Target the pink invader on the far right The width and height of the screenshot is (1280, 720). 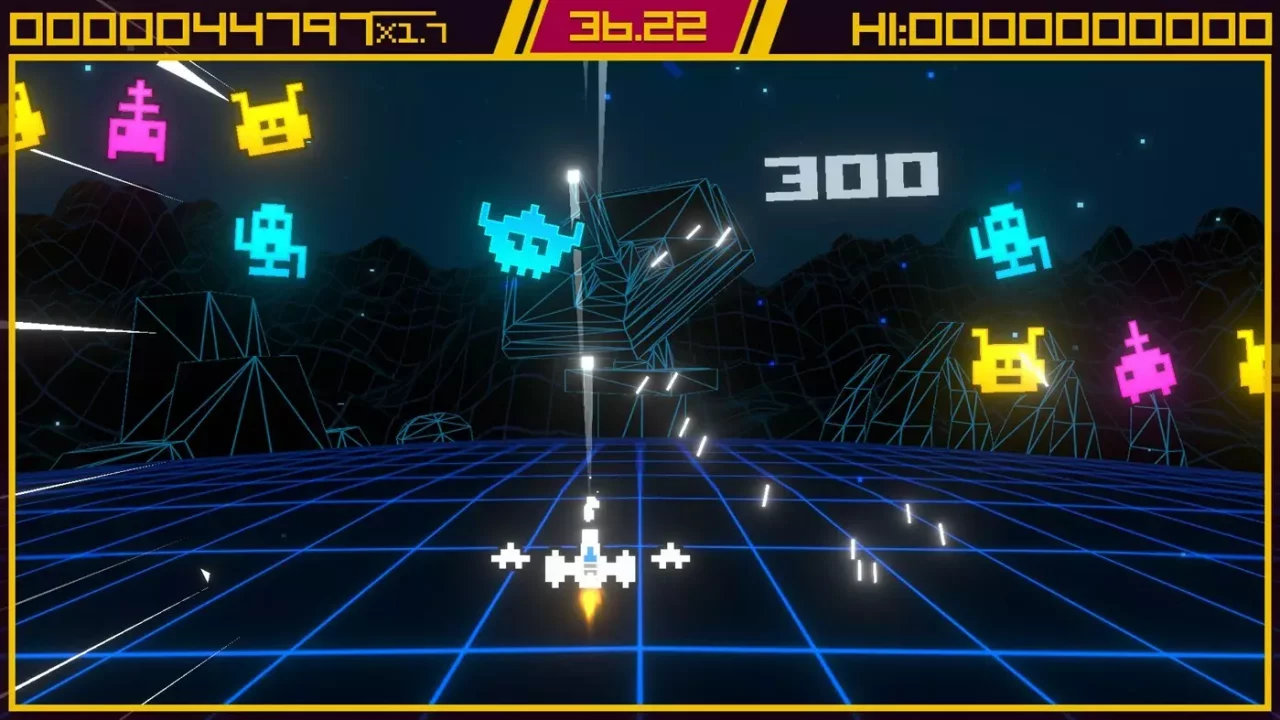click(1148, 370)
